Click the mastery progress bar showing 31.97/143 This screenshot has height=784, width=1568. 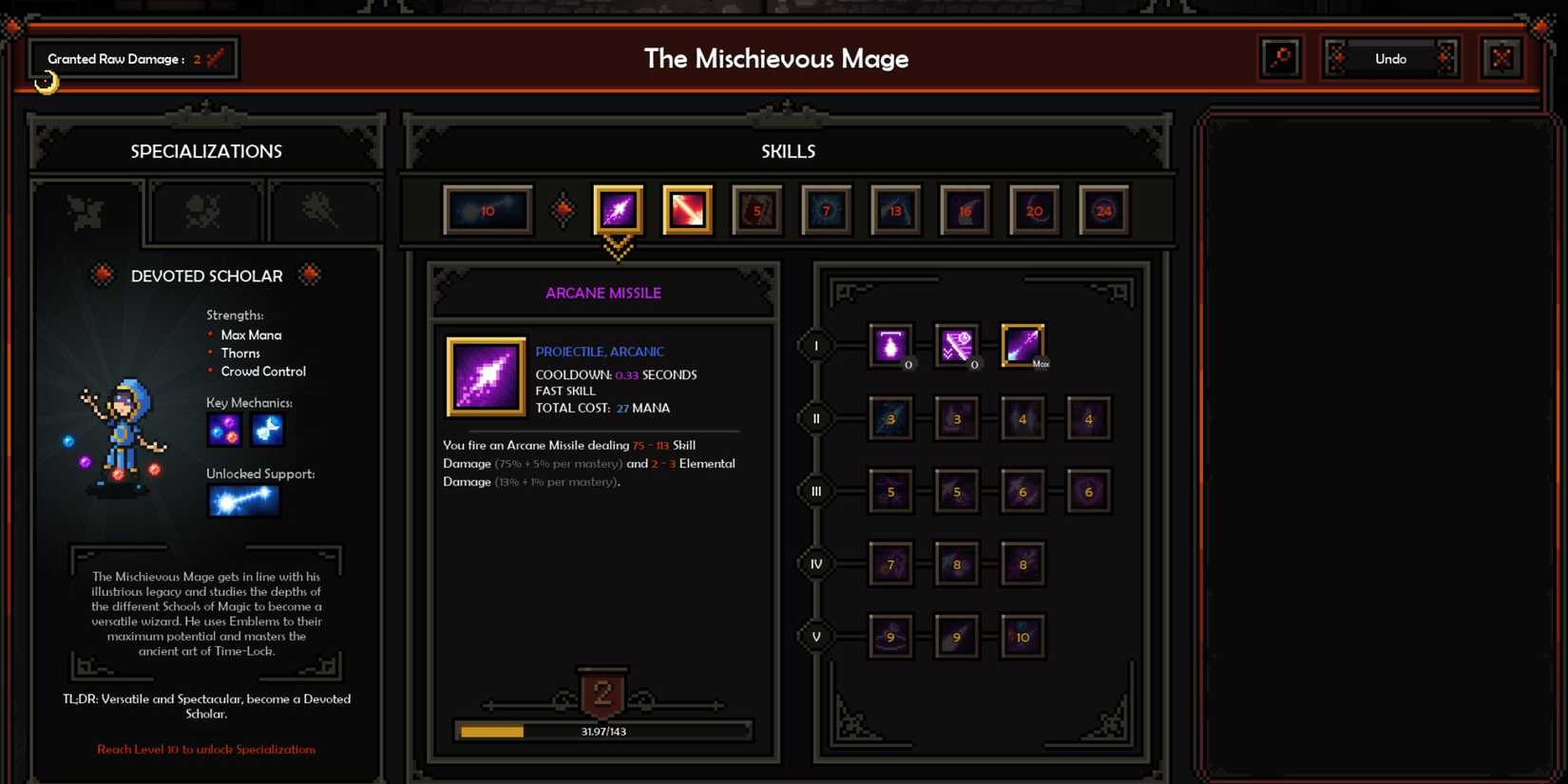click(603, 731)
